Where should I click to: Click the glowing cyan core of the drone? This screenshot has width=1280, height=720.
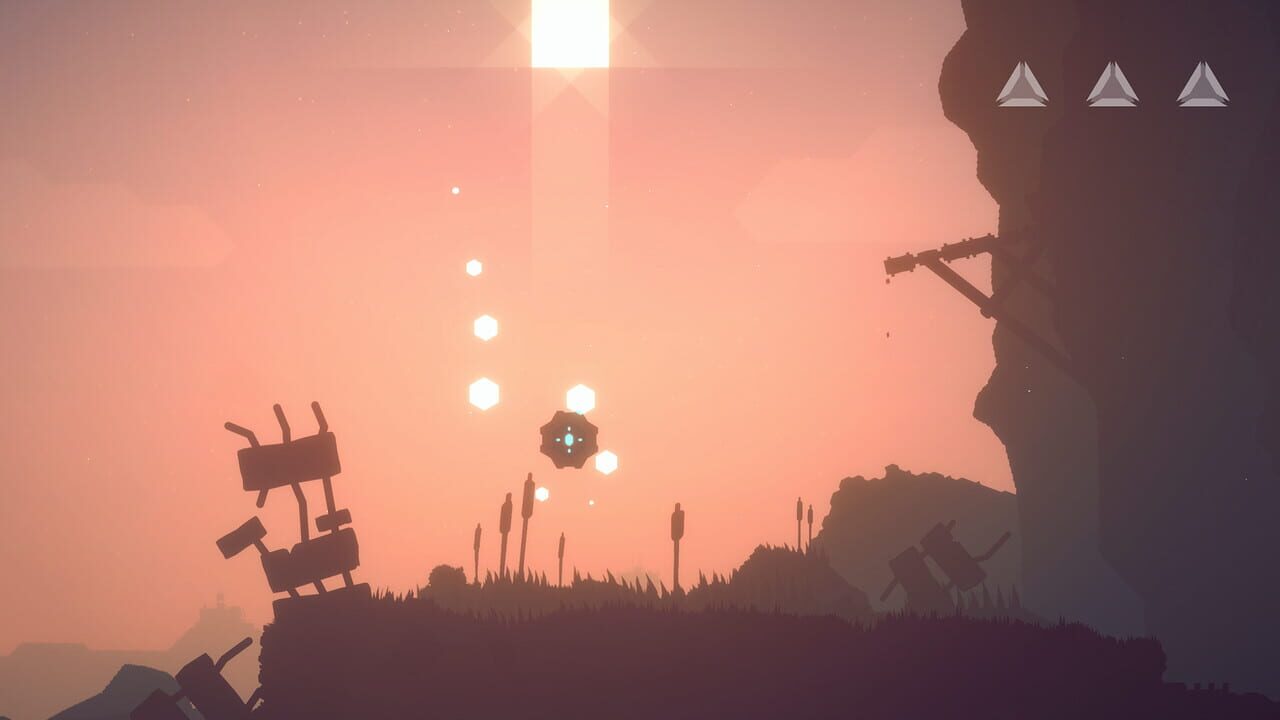pos(567,439)
